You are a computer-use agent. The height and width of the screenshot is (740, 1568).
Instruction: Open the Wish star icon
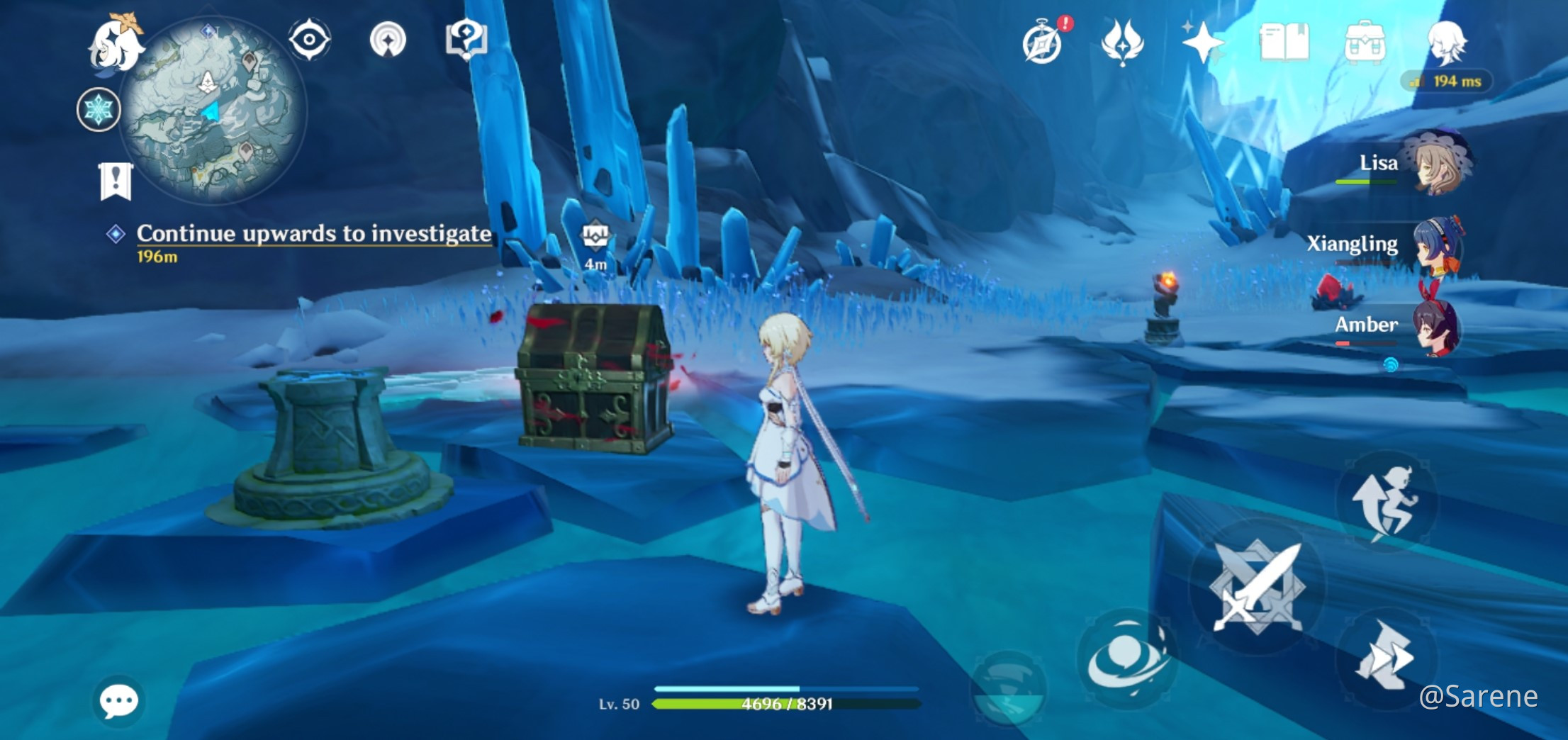coord(1202,43)
